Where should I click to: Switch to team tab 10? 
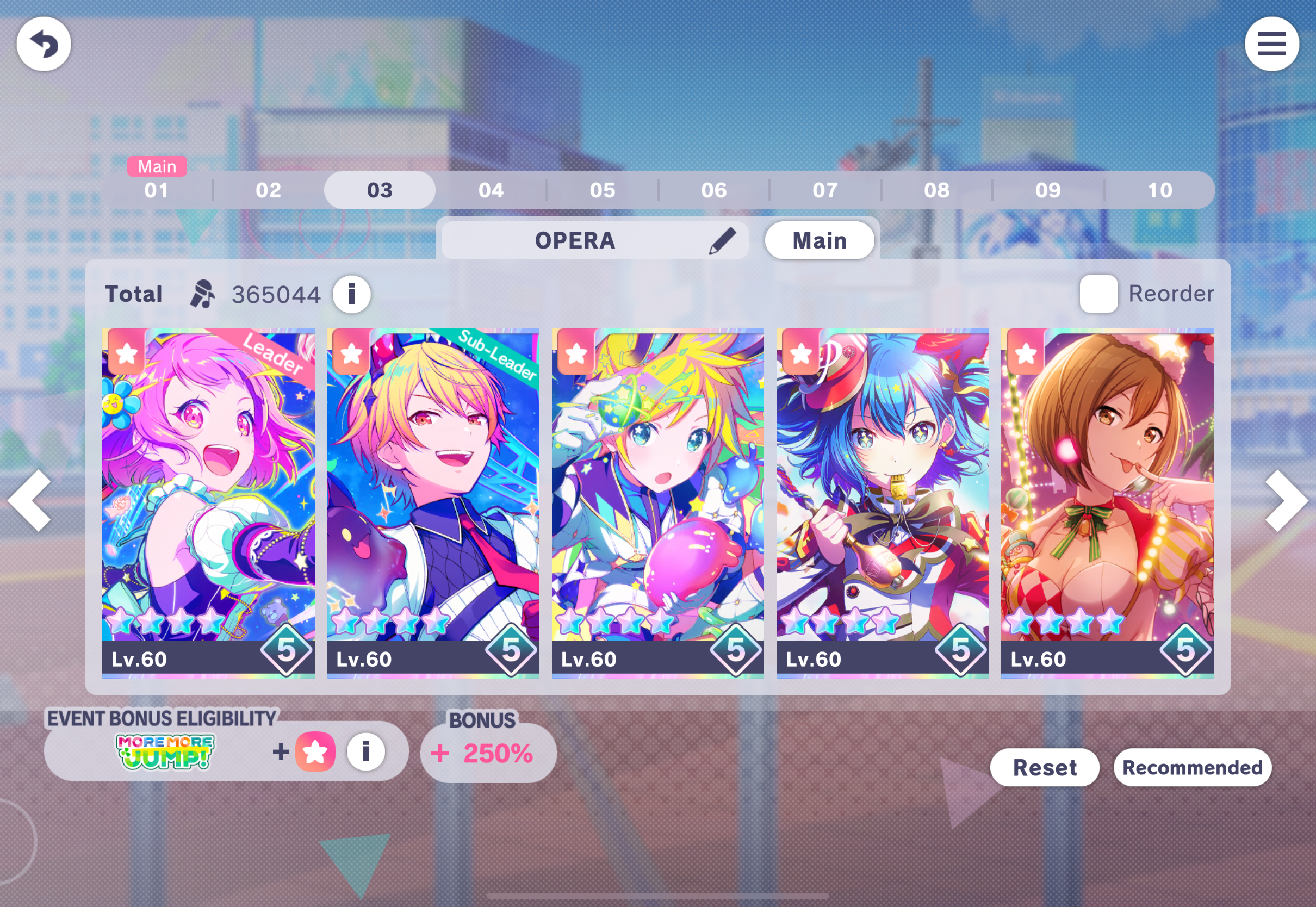[x=1160, y=190]
